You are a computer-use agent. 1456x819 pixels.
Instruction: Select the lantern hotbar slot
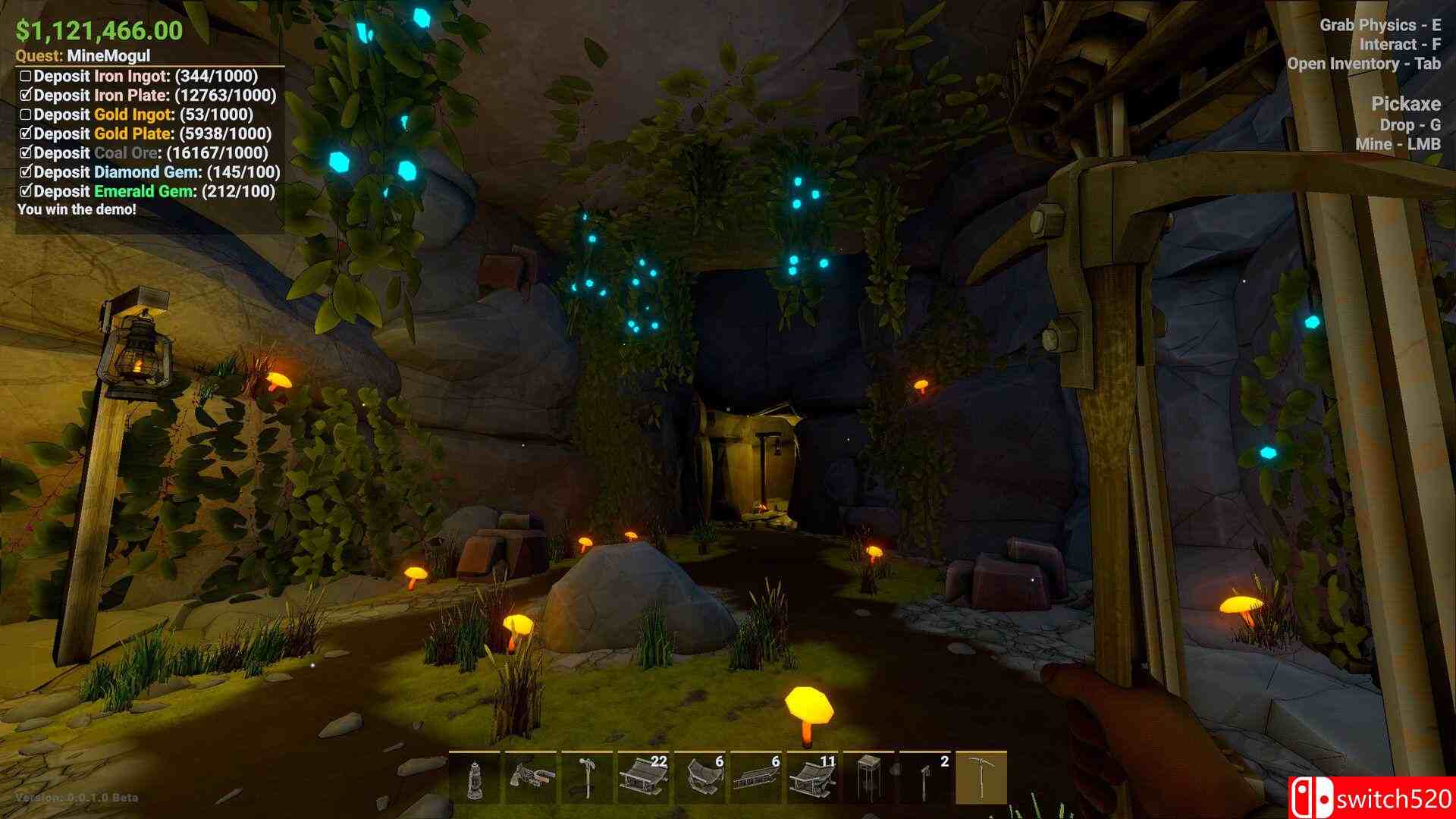[474, 777]
